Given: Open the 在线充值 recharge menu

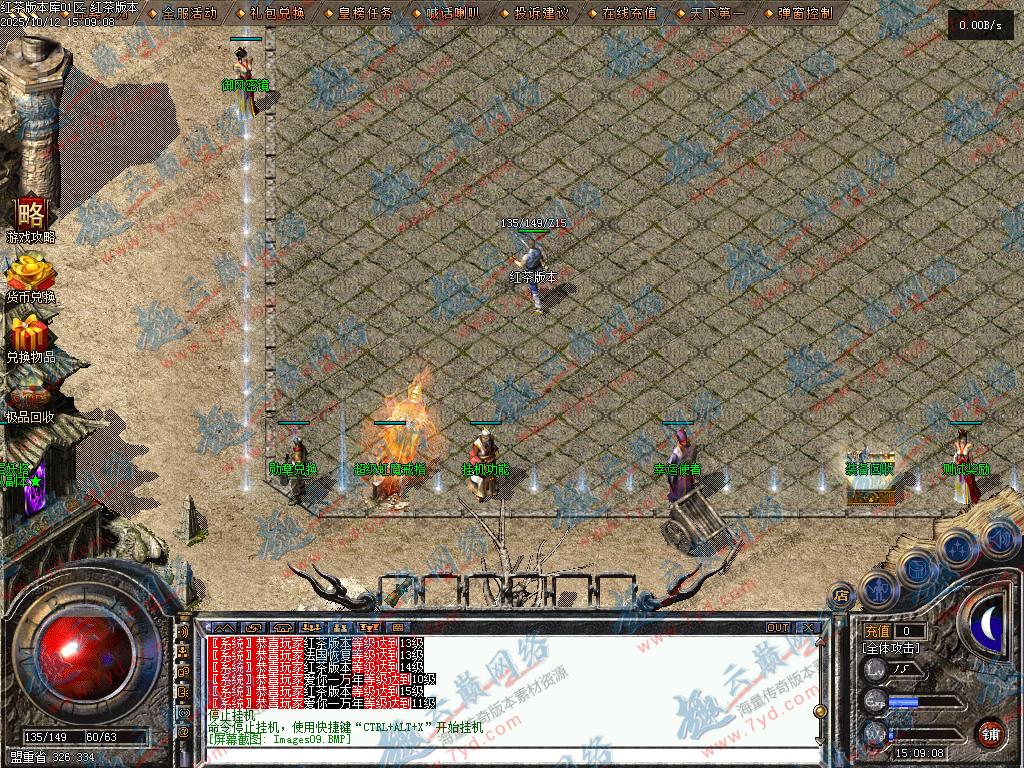Looking at the screenshot, I should pos(630,13).
